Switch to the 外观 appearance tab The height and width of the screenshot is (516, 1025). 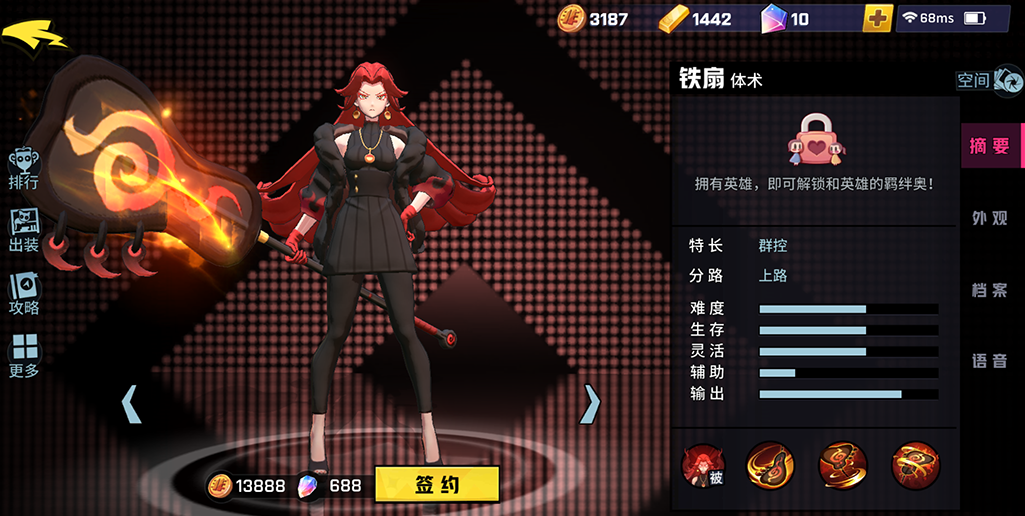coord(990,218)
